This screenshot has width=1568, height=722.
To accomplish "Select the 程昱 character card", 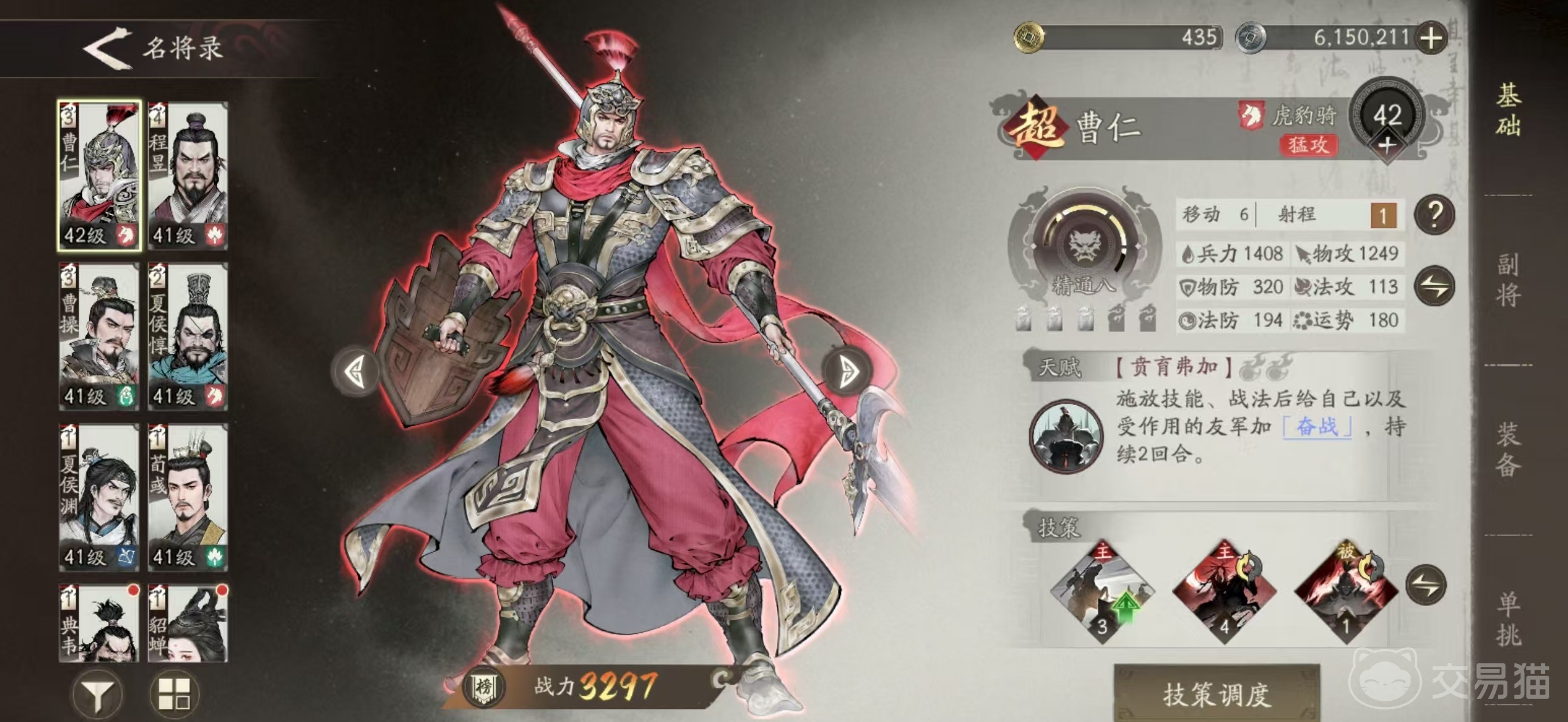I will (190, 175).
